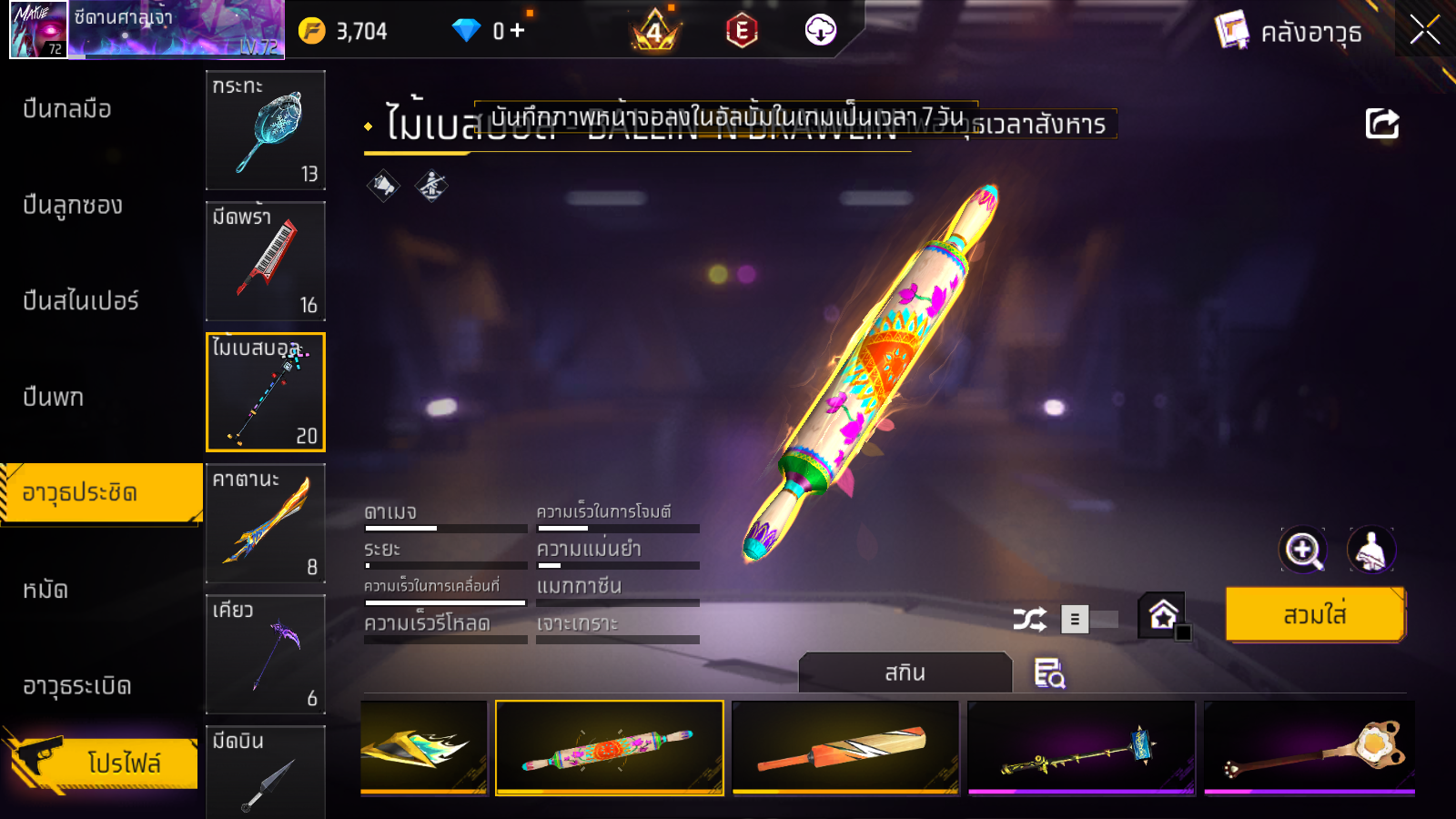The height and width of the screenshot is (819, 1456).
Task: Open the ปืนสไนเปอร์ category
Action: (x=81, y=301)
